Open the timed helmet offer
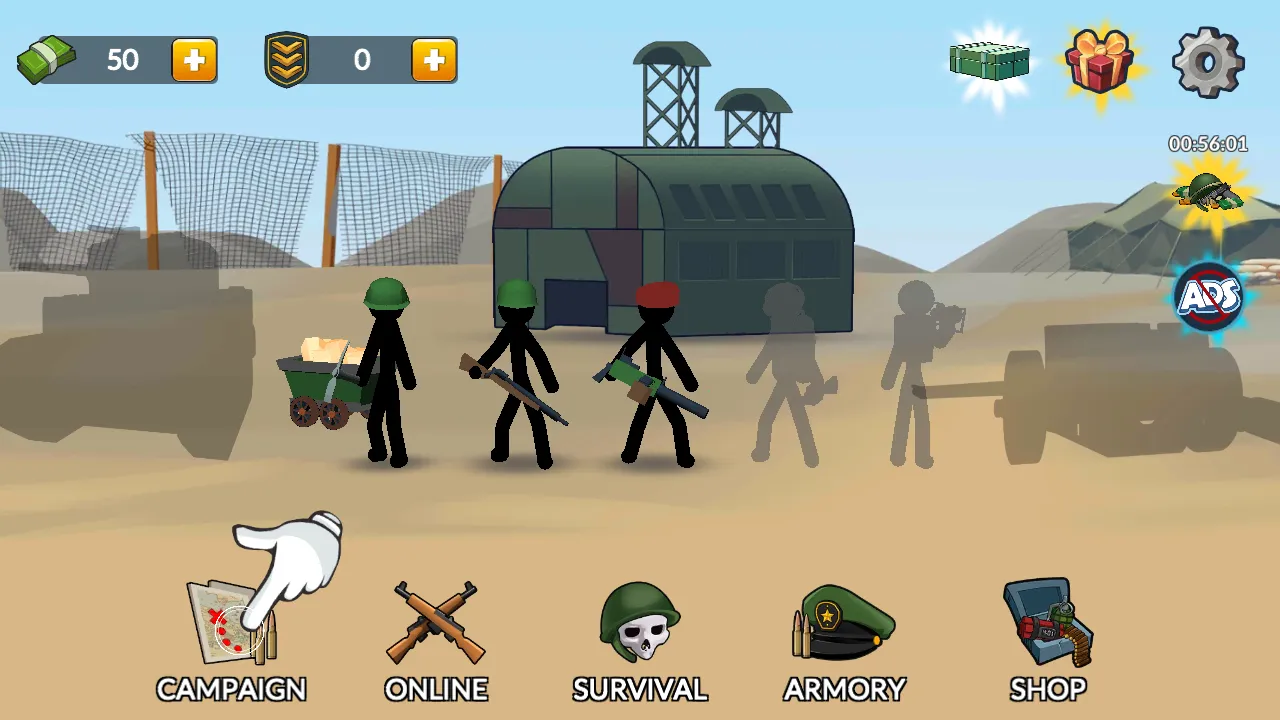1280x720 pixels. pos(1208,190)
